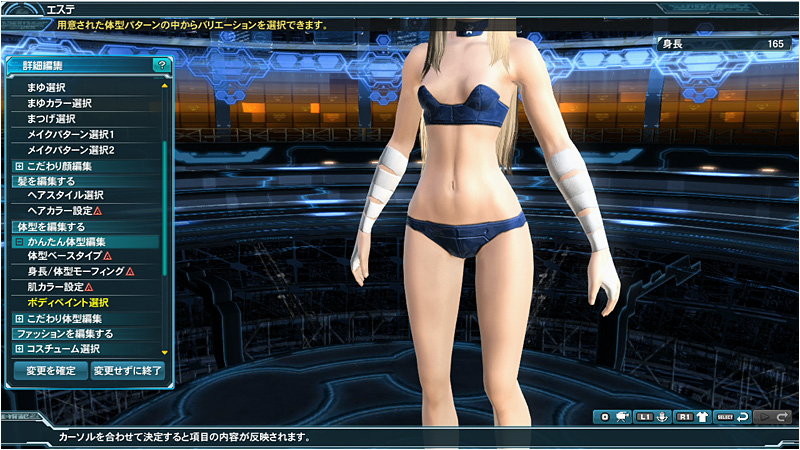This screenshot has height=450, width=800.
Task: Open まゆカラー選択 eyebrow color option
Action: pos(60,103)
